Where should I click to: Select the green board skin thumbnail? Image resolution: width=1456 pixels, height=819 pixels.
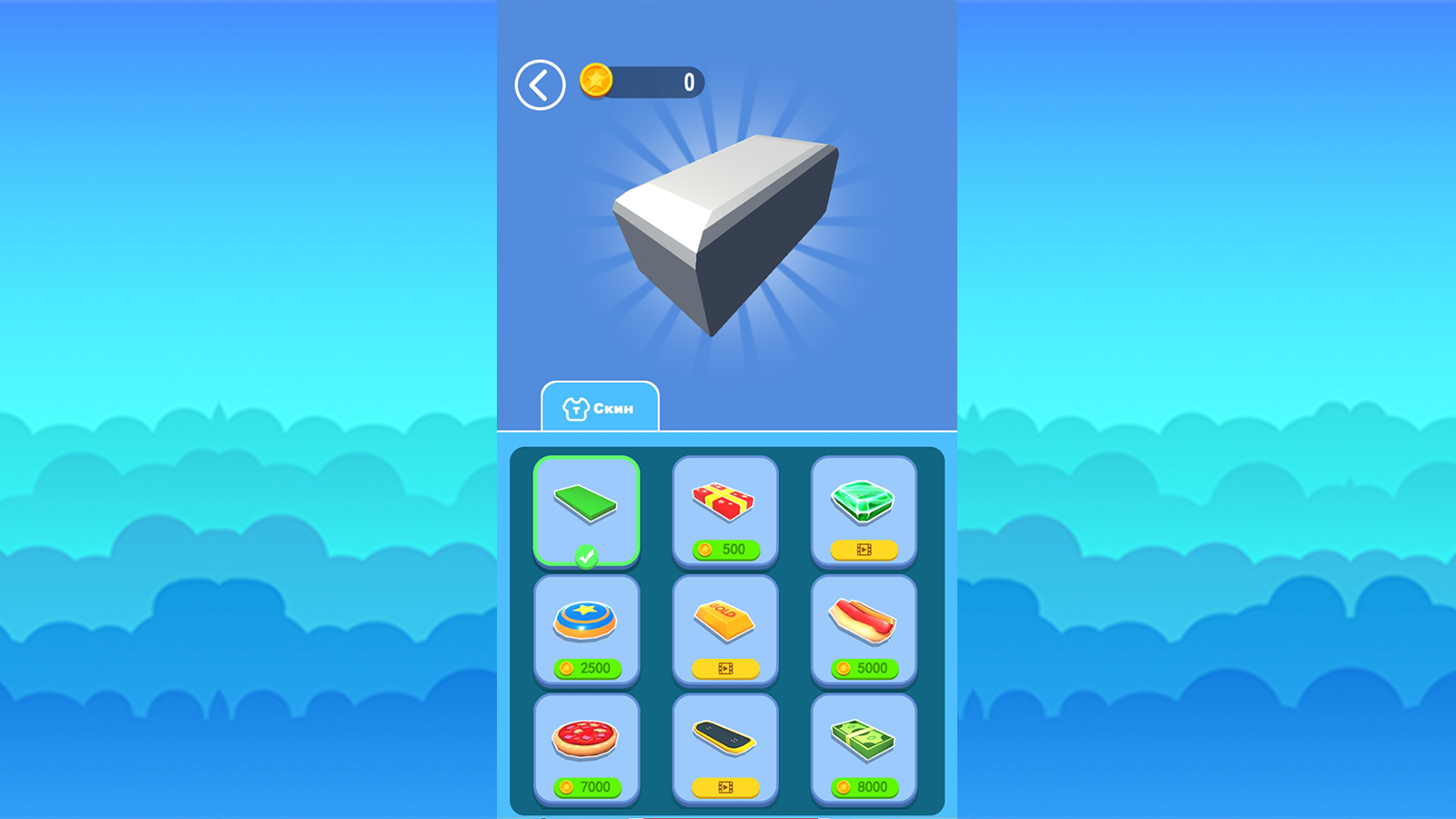[588, 509]
